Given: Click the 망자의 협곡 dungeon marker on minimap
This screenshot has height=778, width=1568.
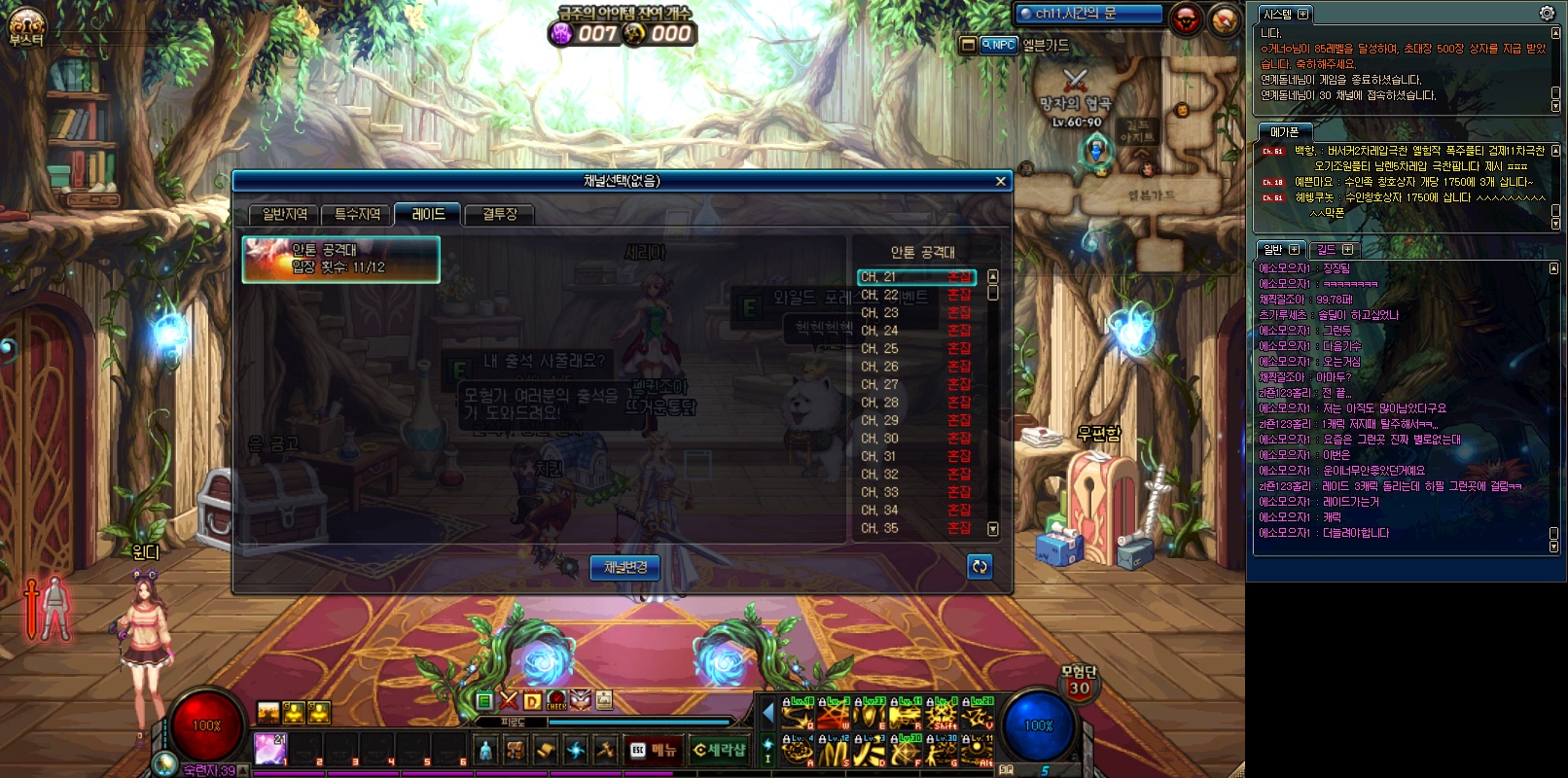Looking at the screenshot, I should tap(1075, 82).
